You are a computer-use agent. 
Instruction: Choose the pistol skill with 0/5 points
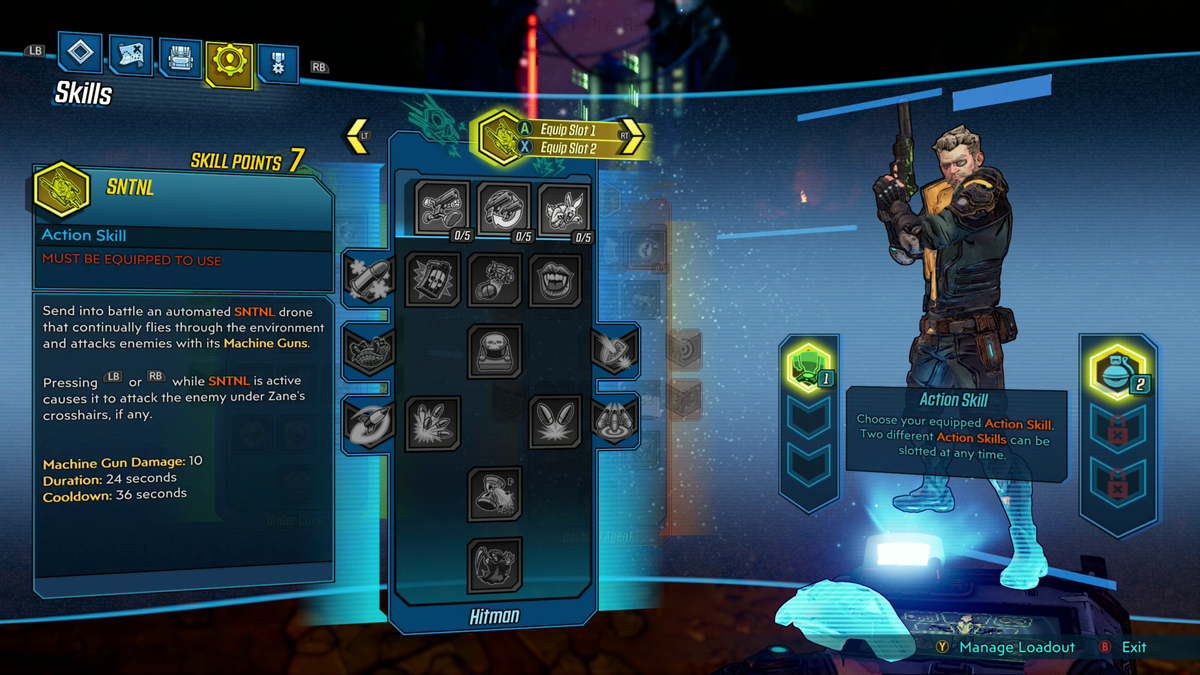(x=441, y=208)
